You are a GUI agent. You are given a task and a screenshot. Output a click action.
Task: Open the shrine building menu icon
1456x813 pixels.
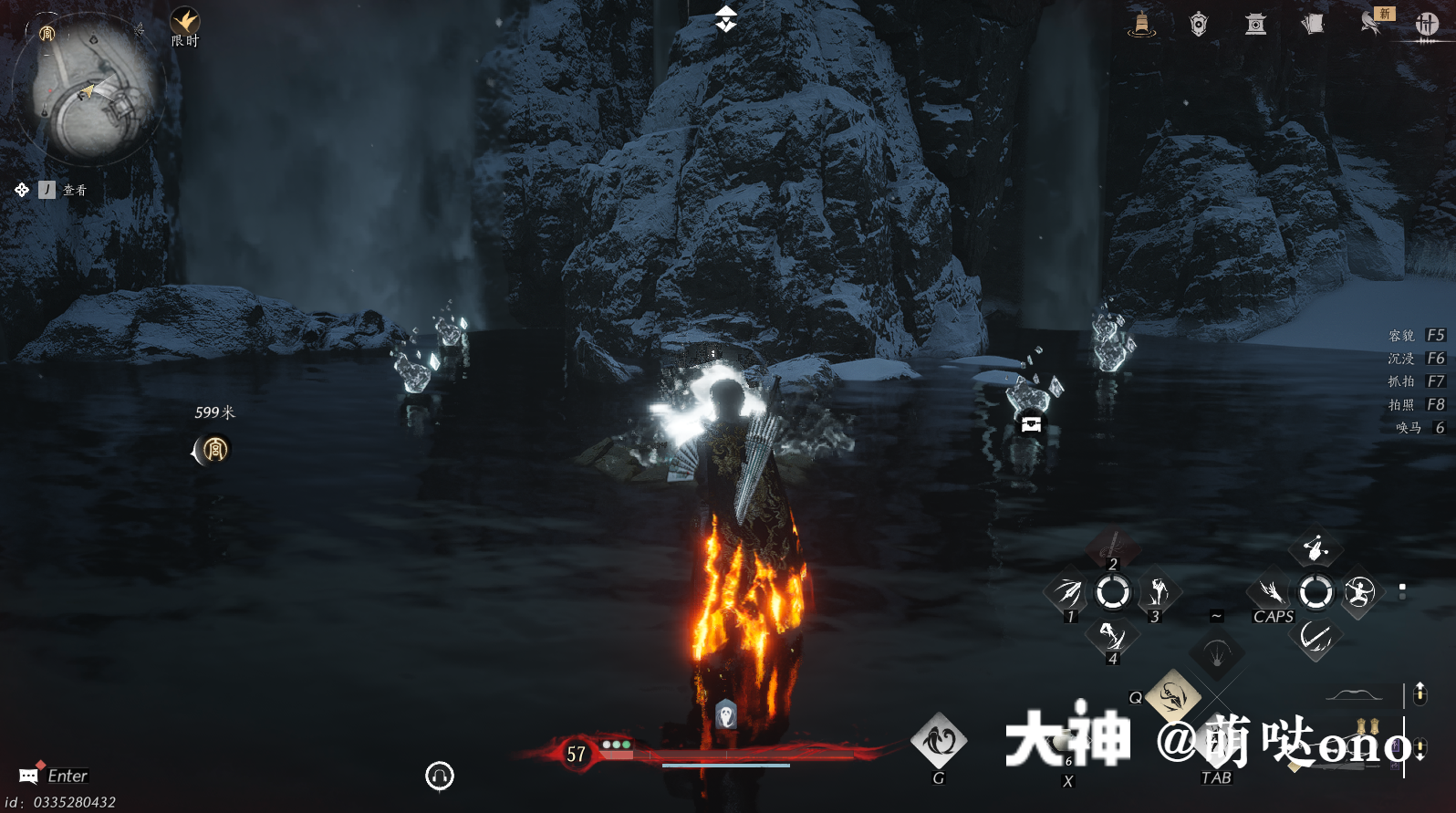click(x=1256, y=25)
